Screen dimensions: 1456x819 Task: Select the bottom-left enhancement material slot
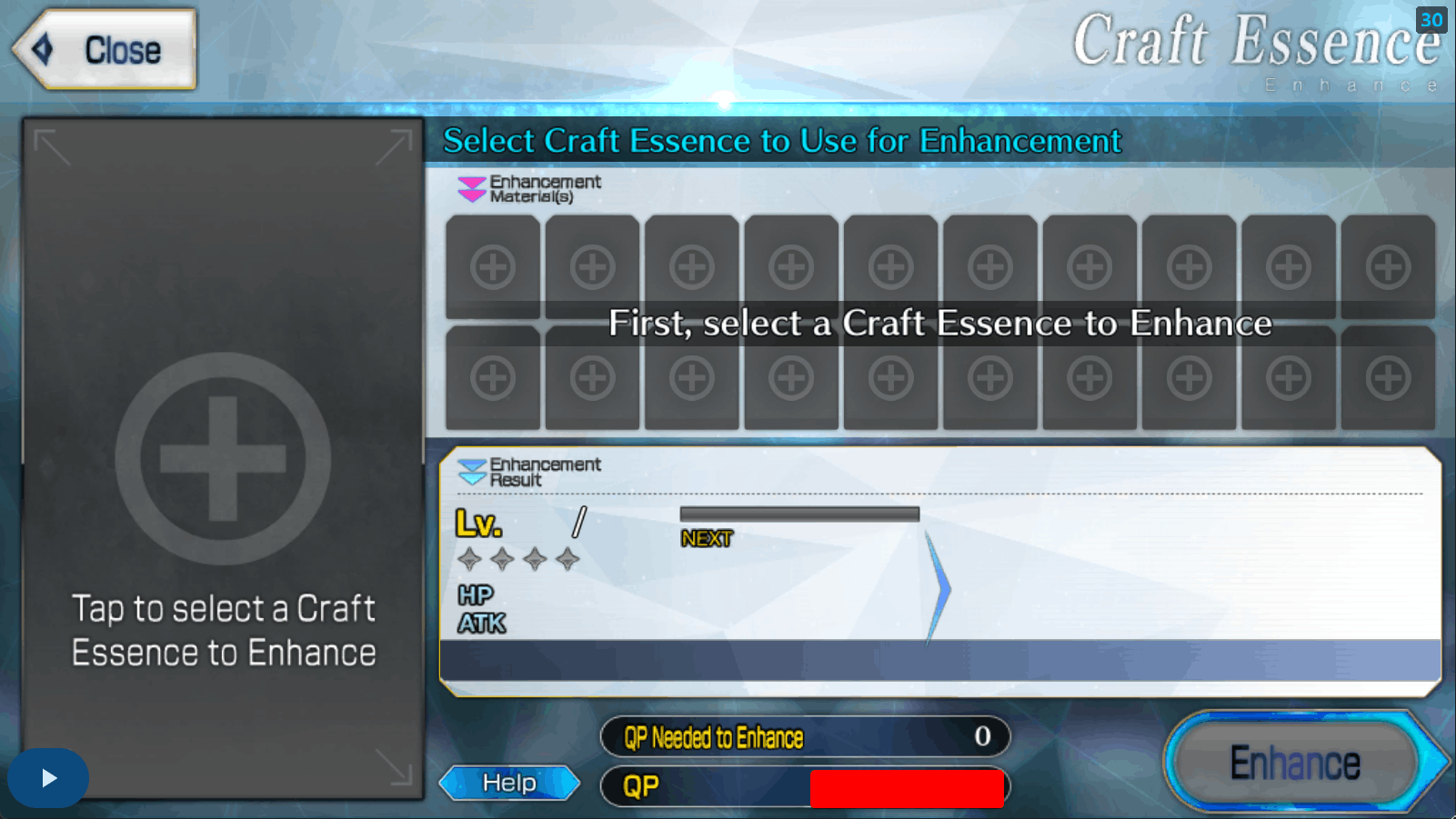492,375
